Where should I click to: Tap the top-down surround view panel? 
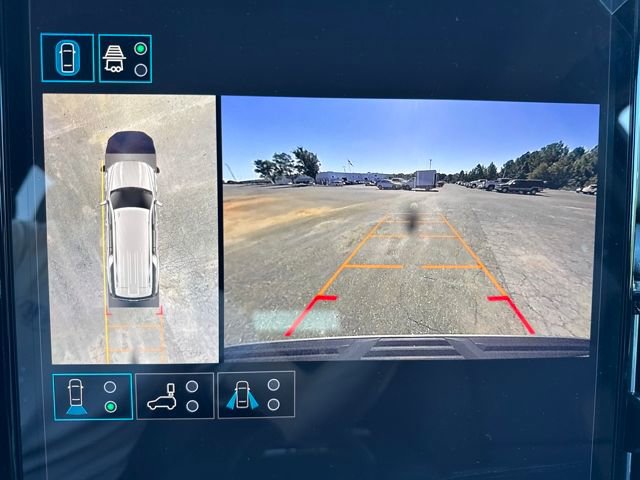[130, 228]
